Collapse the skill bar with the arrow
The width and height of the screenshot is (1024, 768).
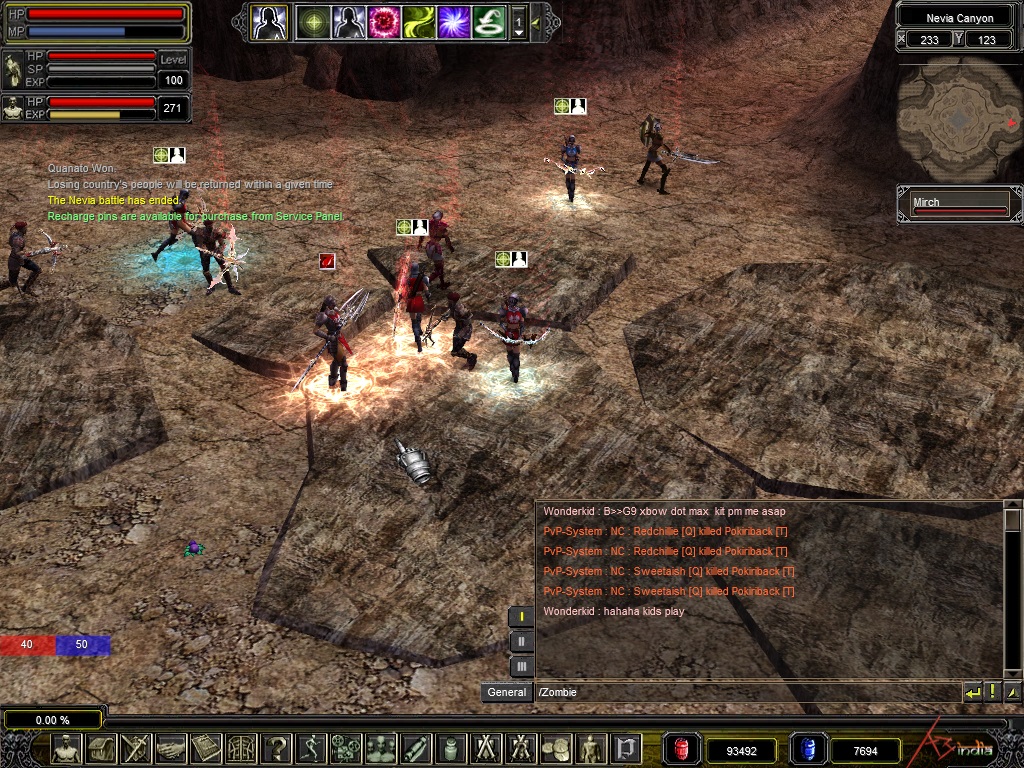click(537, 21)
